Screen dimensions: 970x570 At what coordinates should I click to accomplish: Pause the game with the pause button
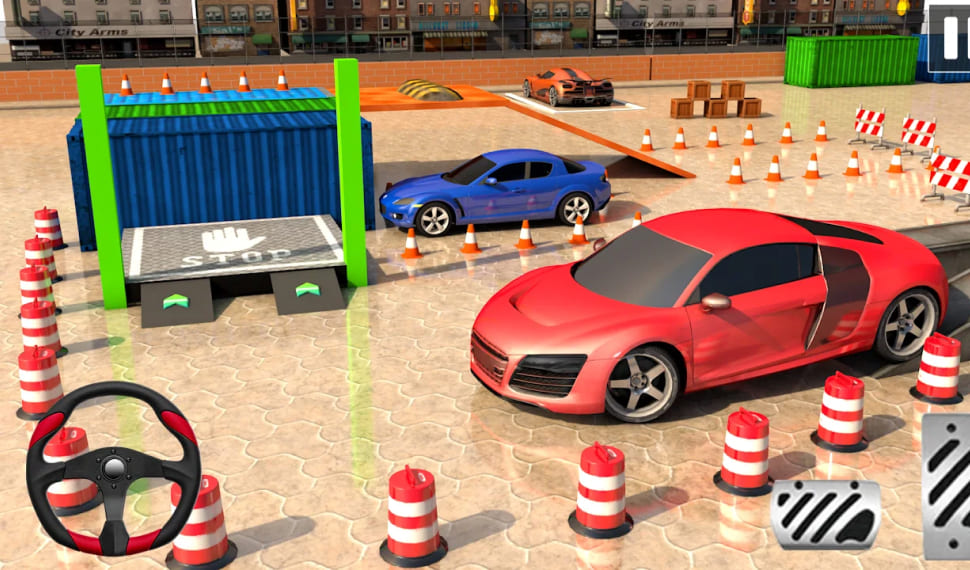pos(948,38)
